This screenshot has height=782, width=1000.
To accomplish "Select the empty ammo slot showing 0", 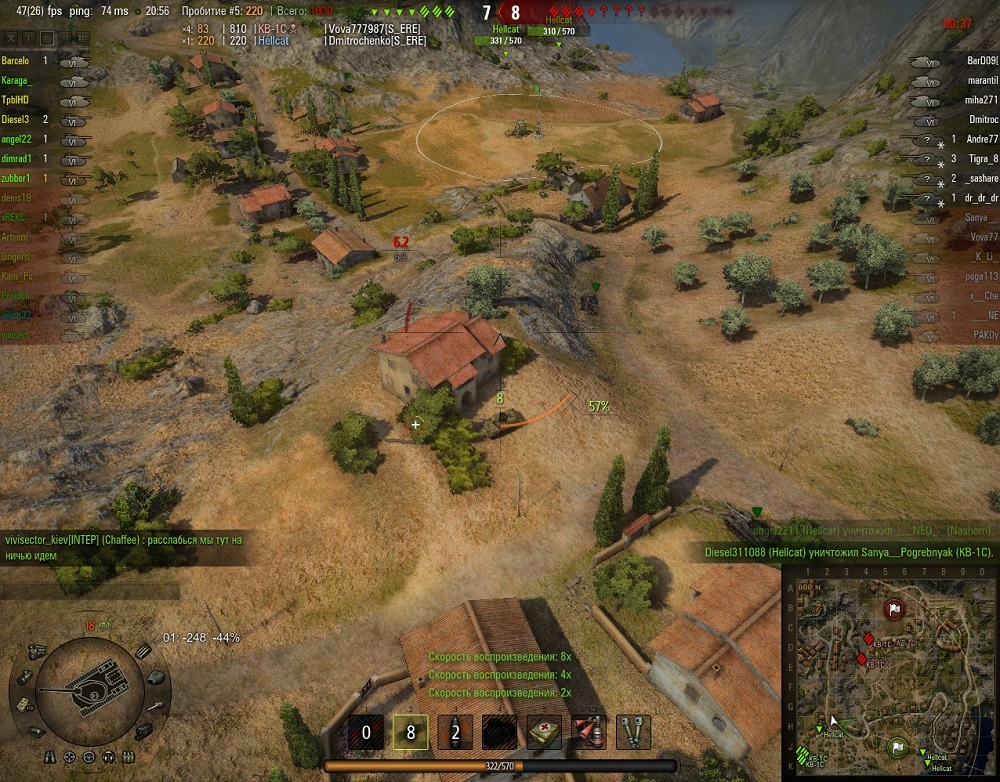I will coord(365,732).
